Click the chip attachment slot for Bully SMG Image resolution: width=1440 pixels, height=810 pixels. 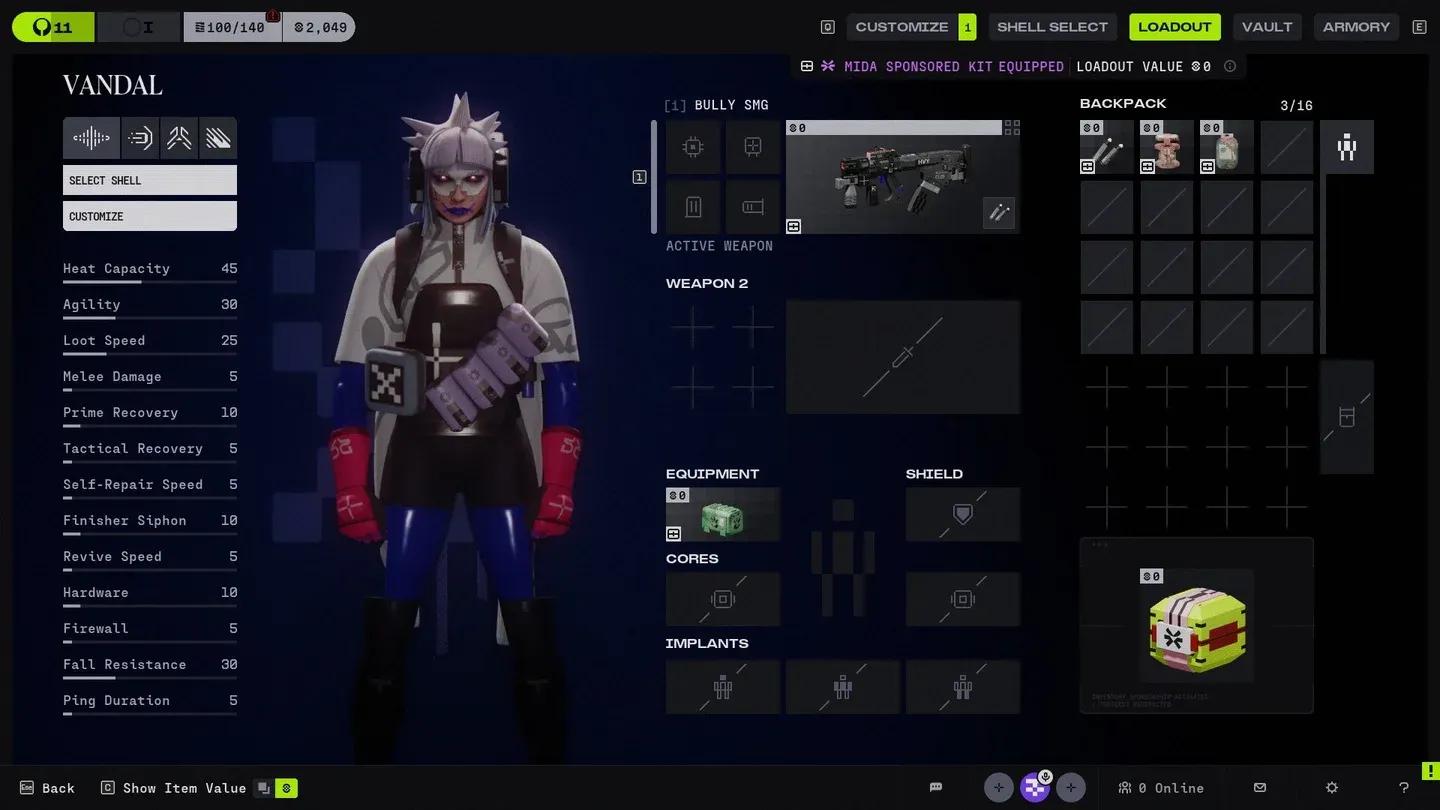tap(694, 146)
